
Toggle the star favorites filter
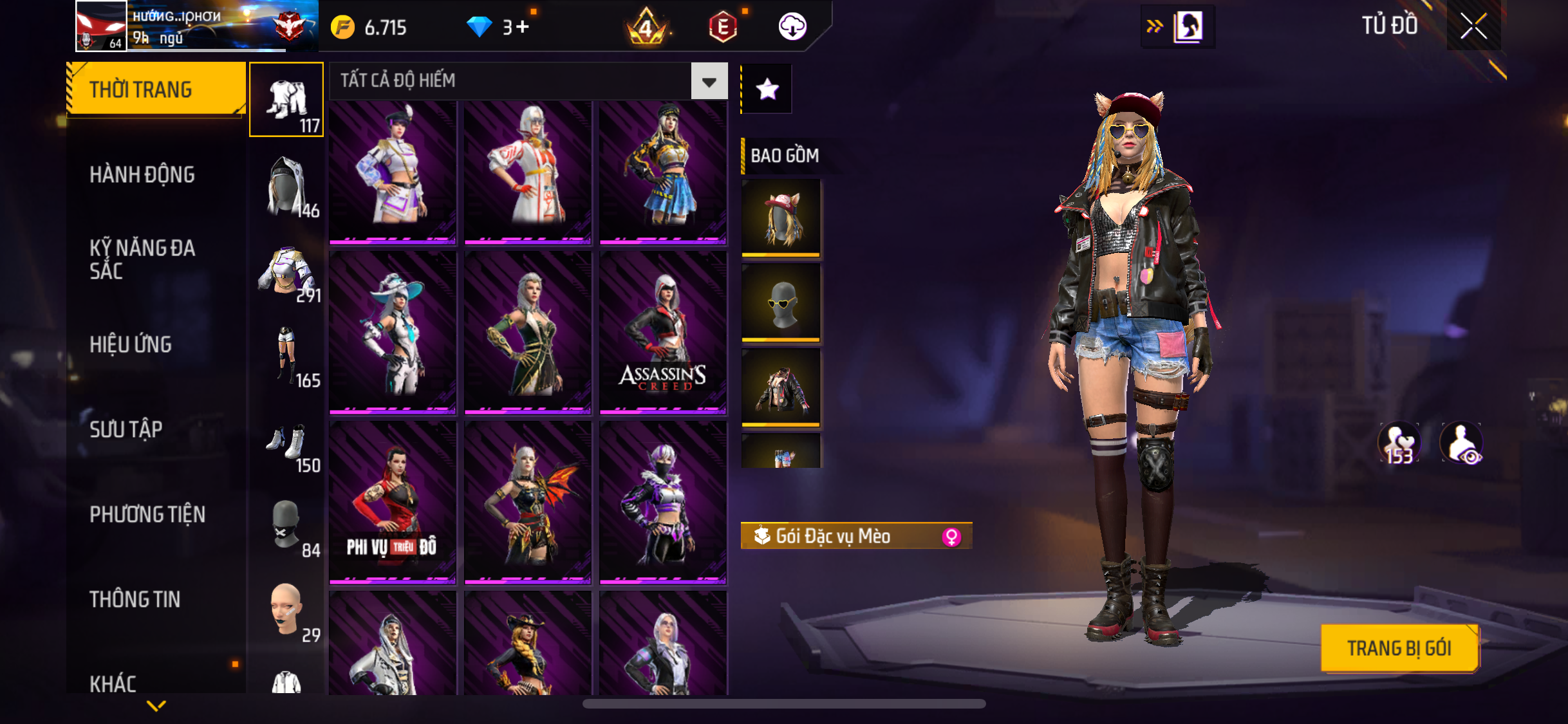pyautogui.click(x=767, y=89)
